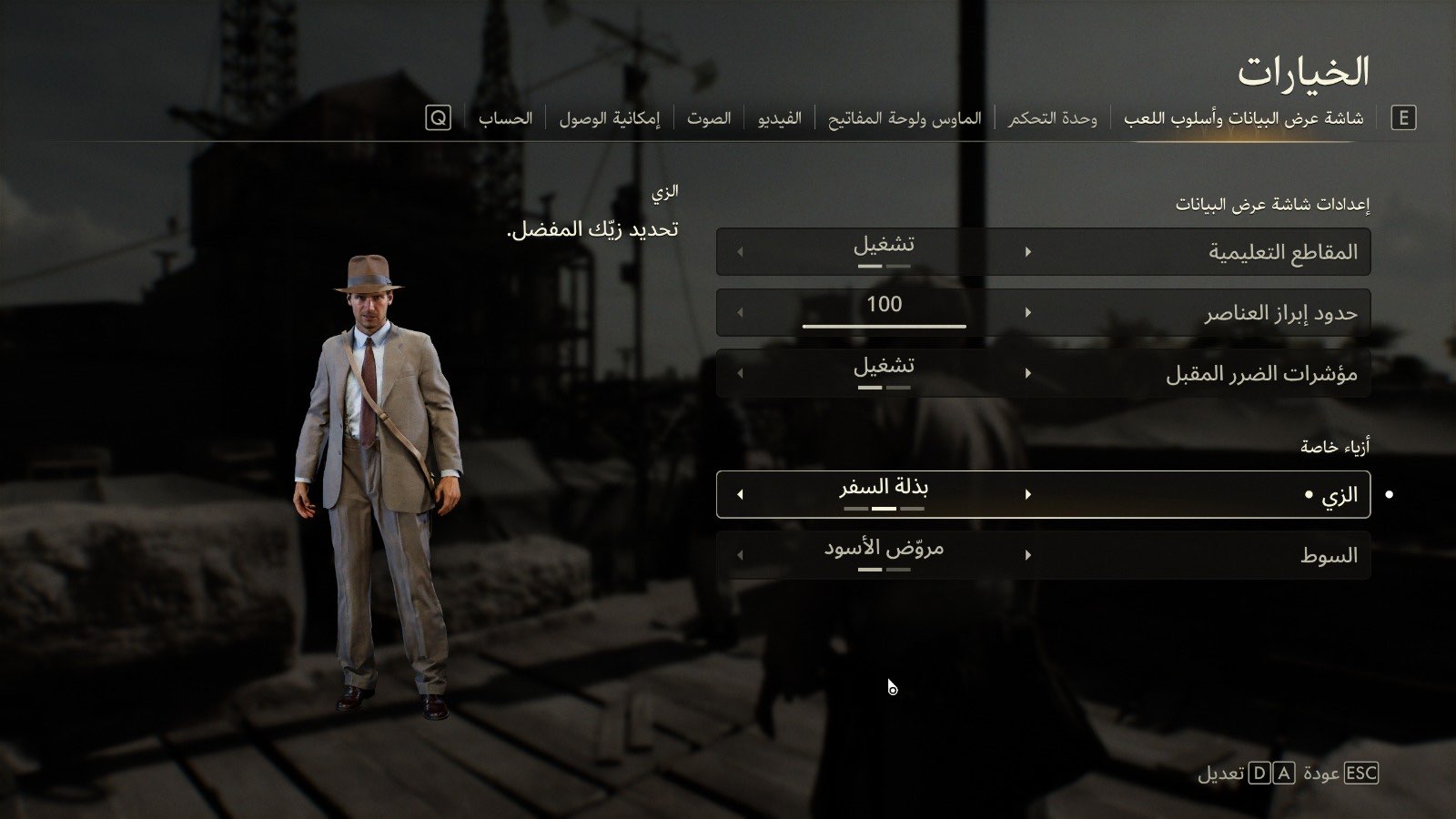The width and height of the screenshot is (1456, 819).
Task: Toggle مؤشرات الضرر المقبل with left arrow
Action: tap(740, 373)
